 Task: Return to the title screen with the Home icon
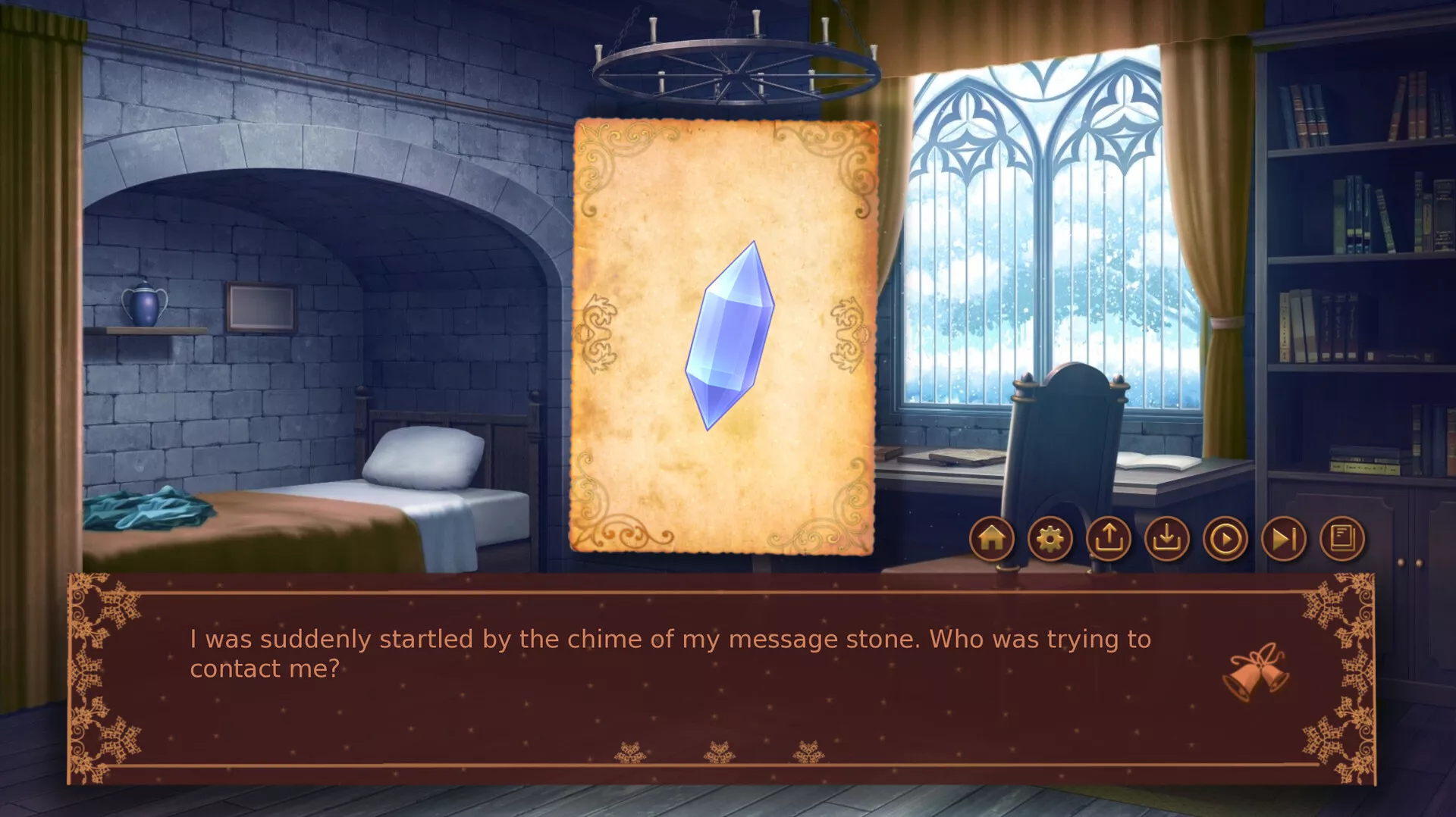[x=991, y=539]
